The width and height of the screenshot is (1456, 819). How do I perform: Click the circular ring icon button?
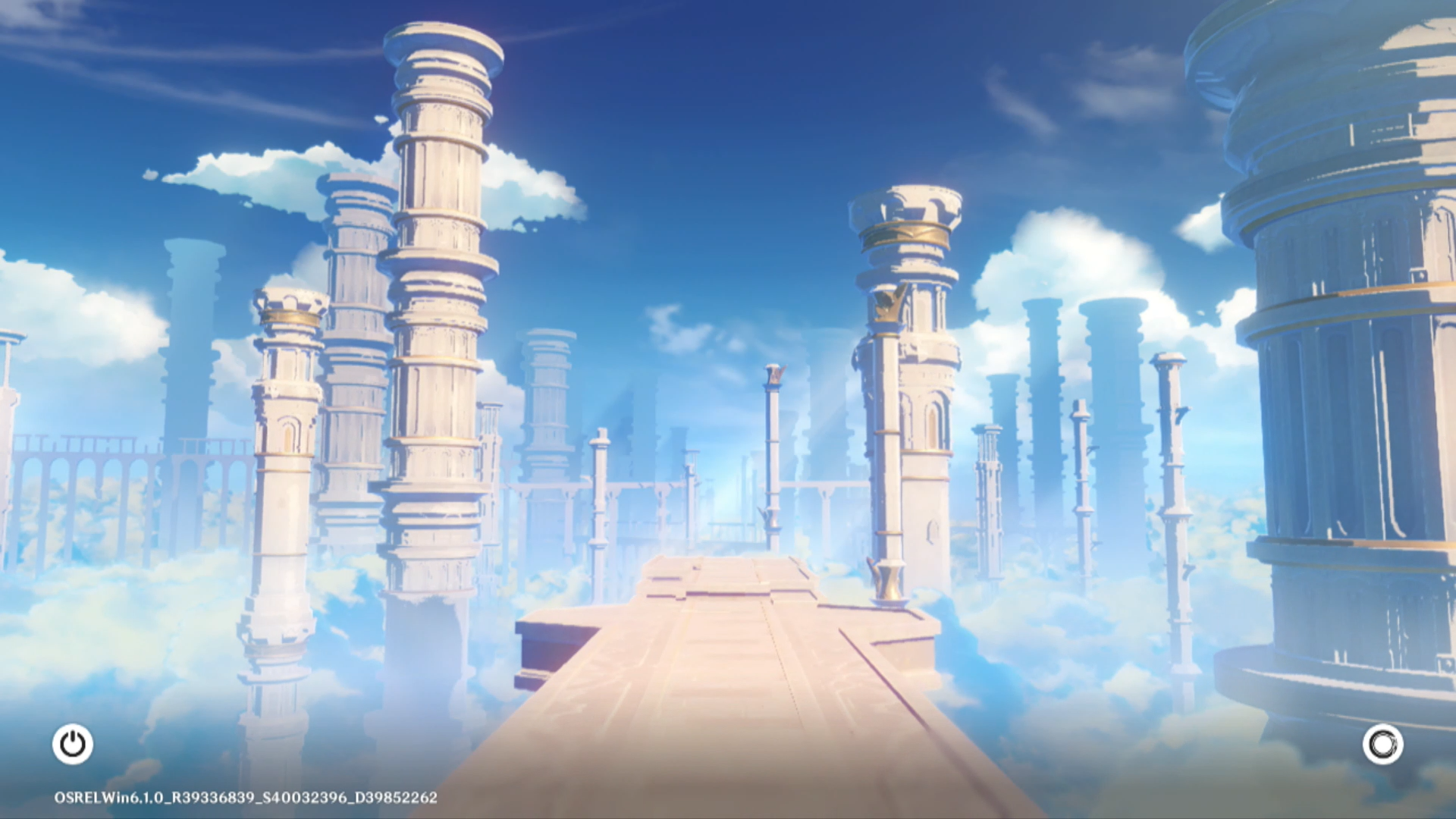coord(1382,744)
